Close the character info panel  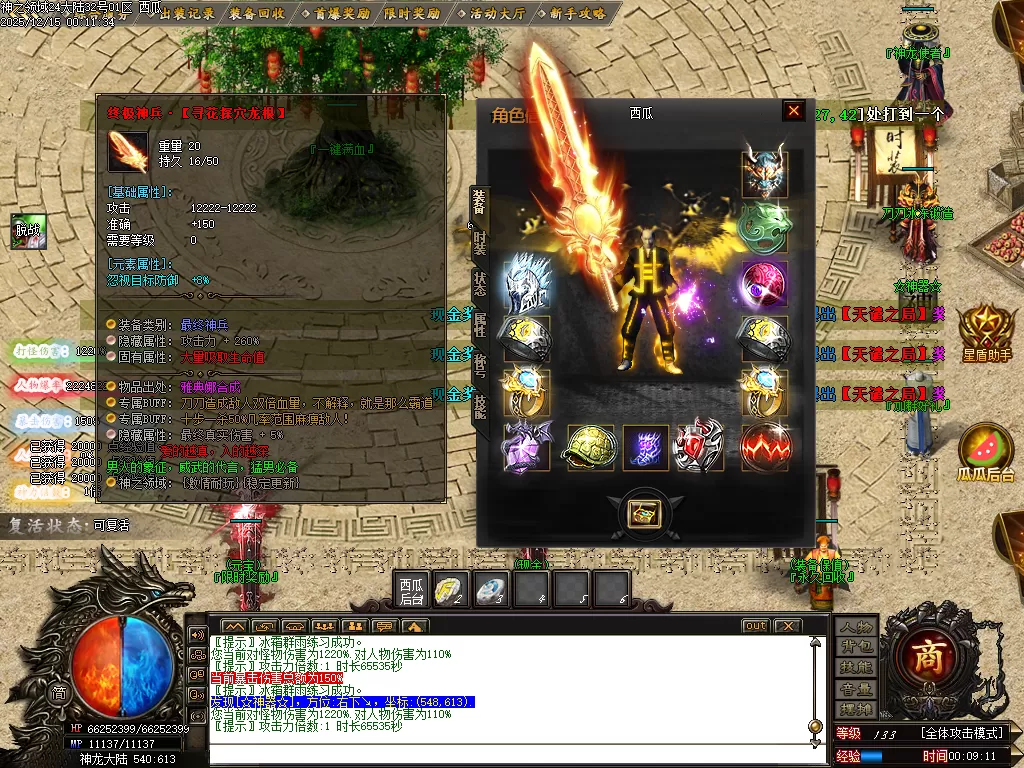[x=793, y=111]
